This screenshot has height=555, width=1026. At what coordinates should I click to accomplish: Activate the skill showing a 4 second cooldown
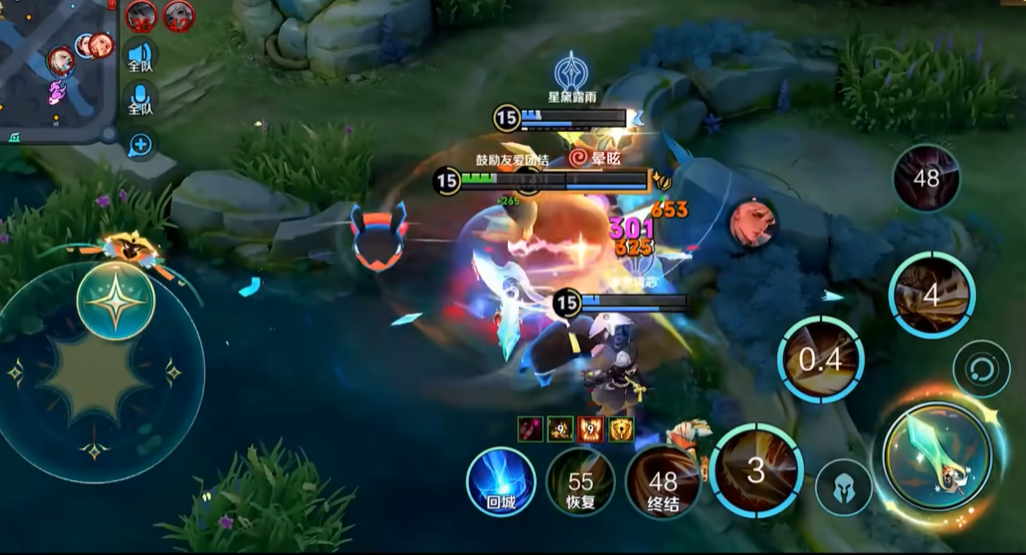coord(931,295)
